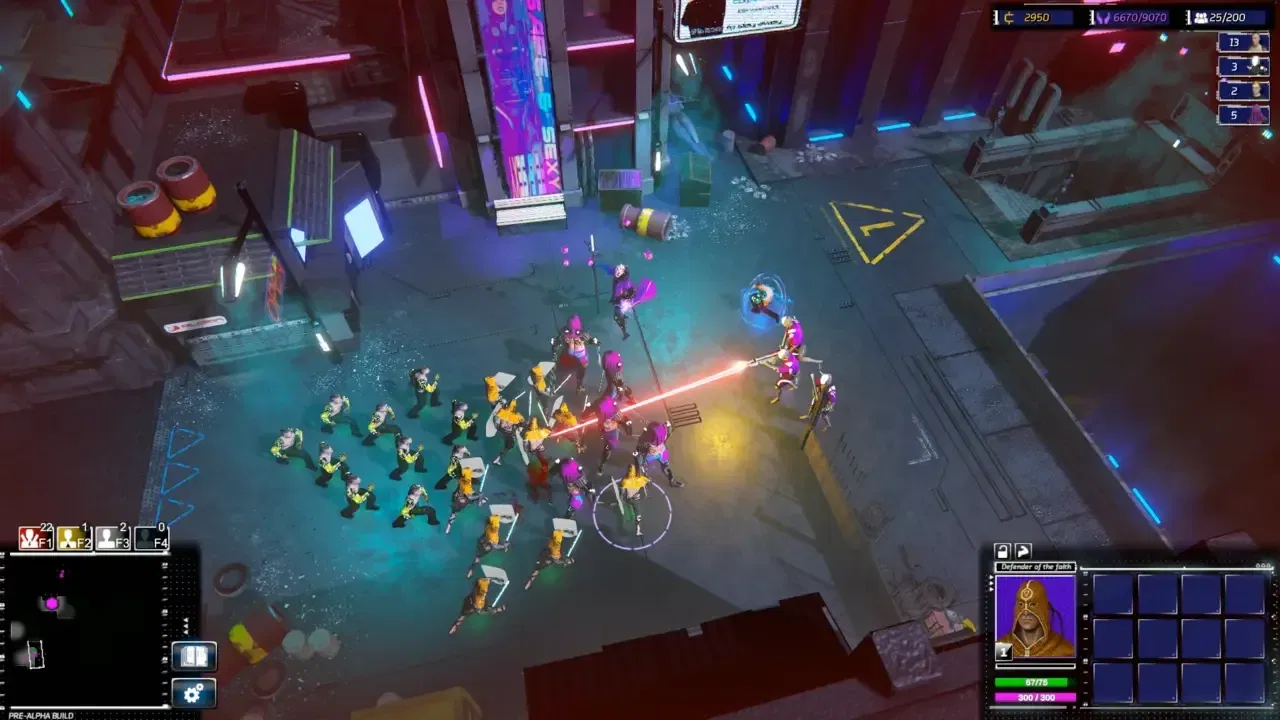Switch to the unit group showing 5
The image size is (1280, 720).
click(x=1244, y=115)
